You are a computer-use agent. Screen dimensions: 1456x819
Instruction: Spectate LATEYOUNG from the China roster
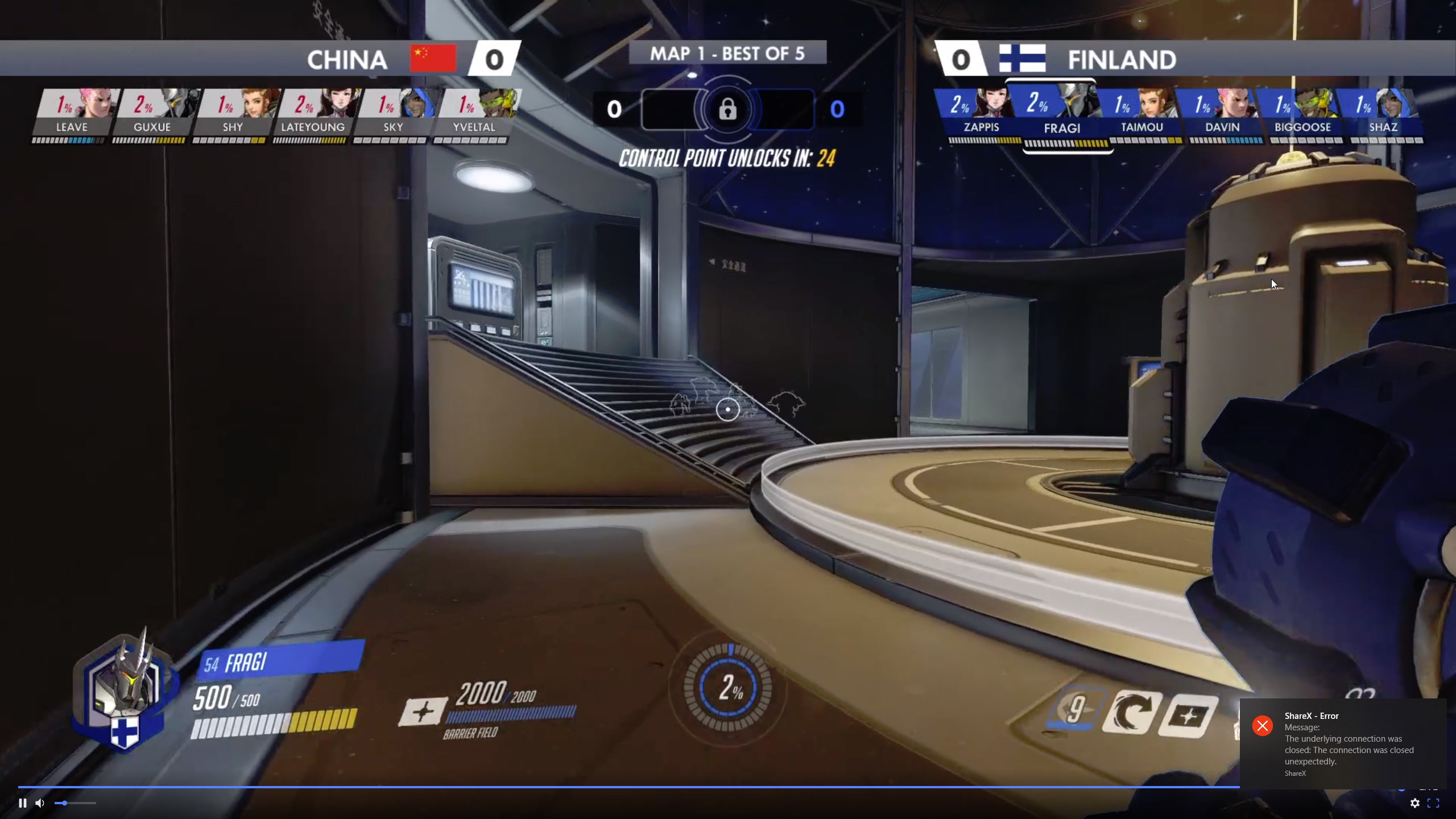[x=313, y=114]
